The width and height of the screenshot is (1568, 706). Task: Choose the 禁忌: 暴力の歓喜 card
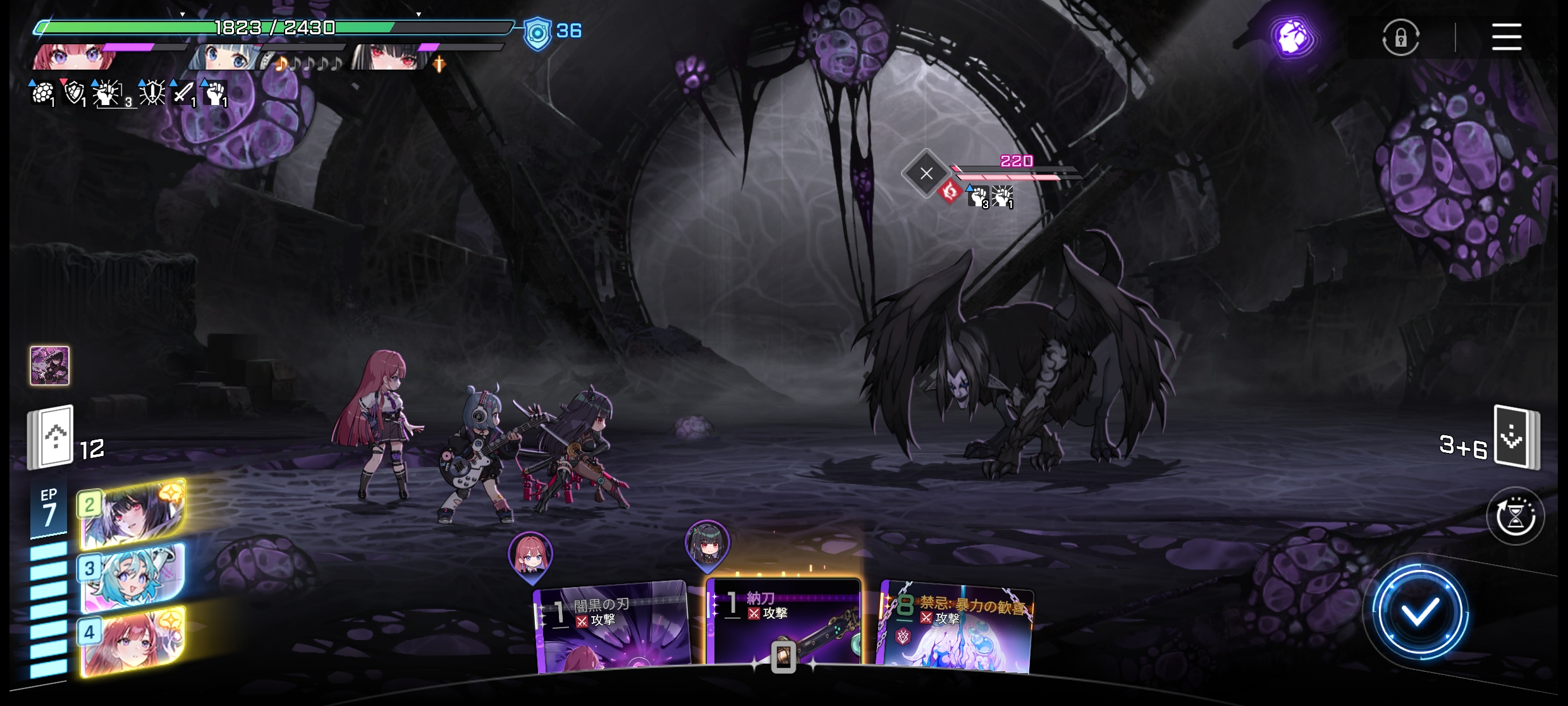pyautogui.click(x=956, y=629)
